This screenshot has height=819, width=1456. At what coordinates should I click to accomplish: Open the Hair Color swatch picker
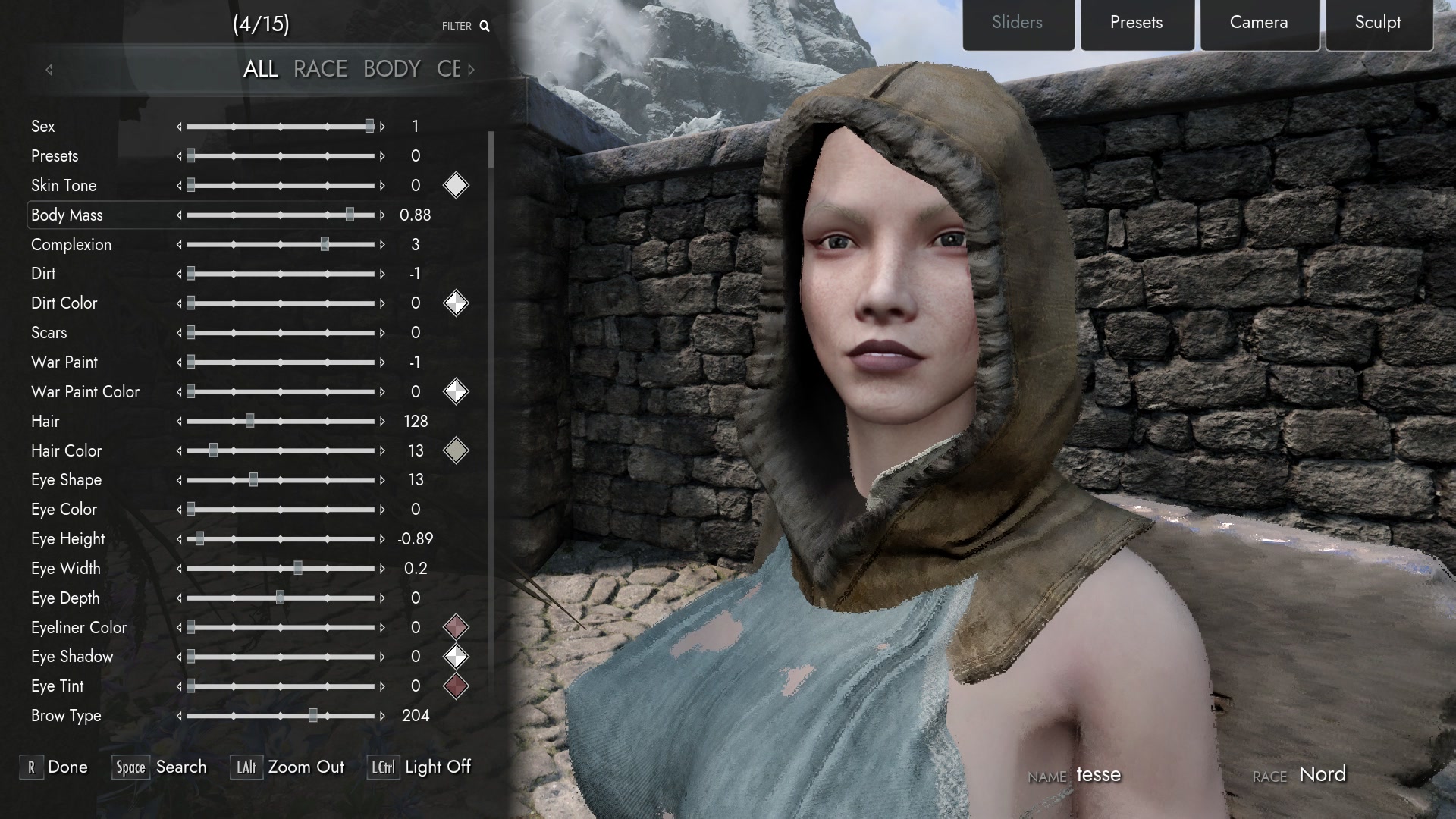coord(456,450)
